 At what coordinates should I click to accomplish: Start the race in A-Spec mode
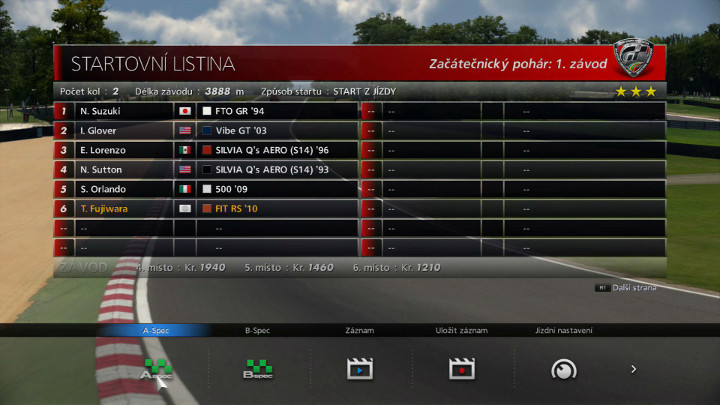pyautogui.click(x=156, y=369)
